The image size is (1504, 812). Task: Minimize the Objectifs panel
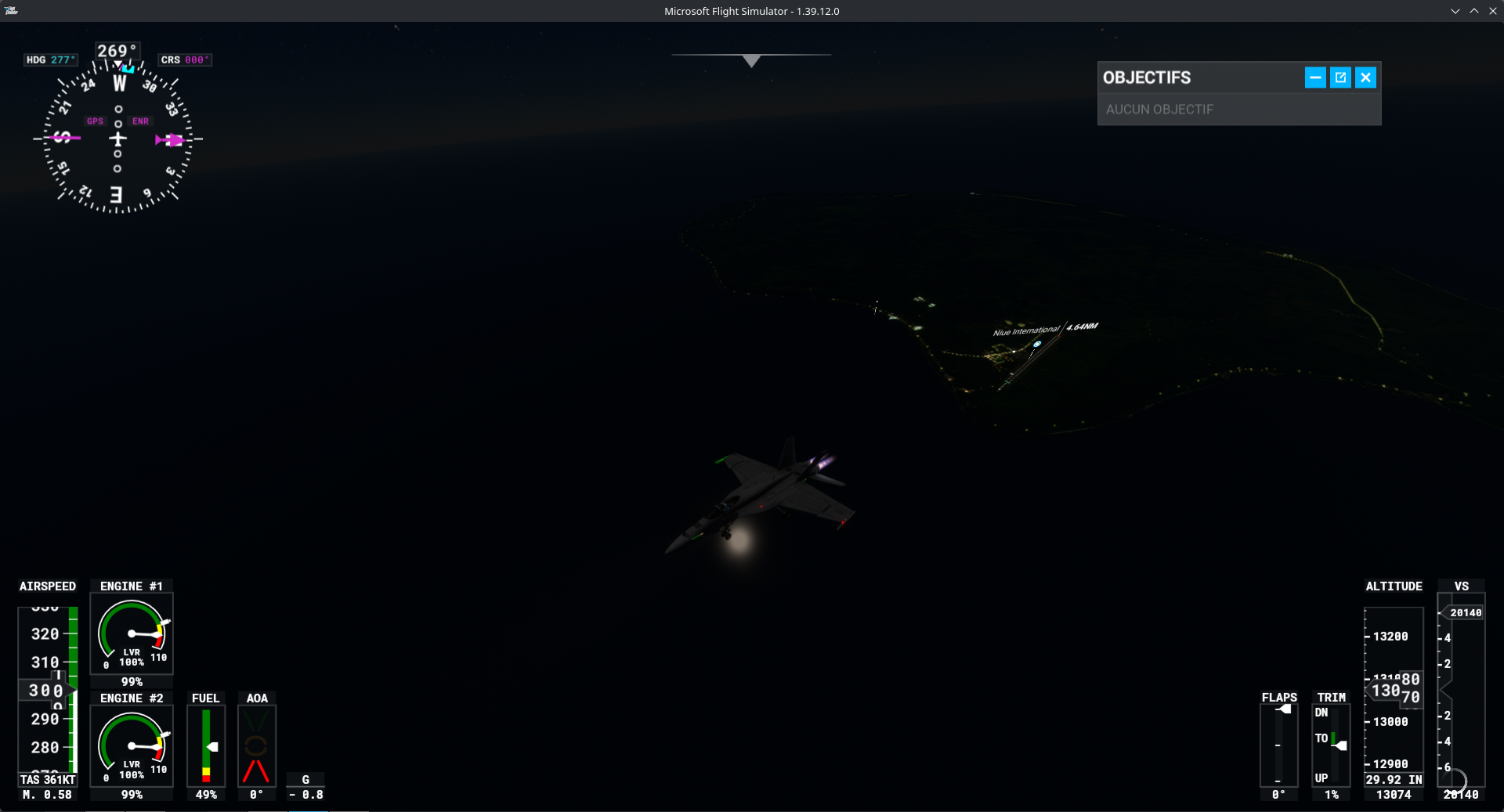[1315, 78]
